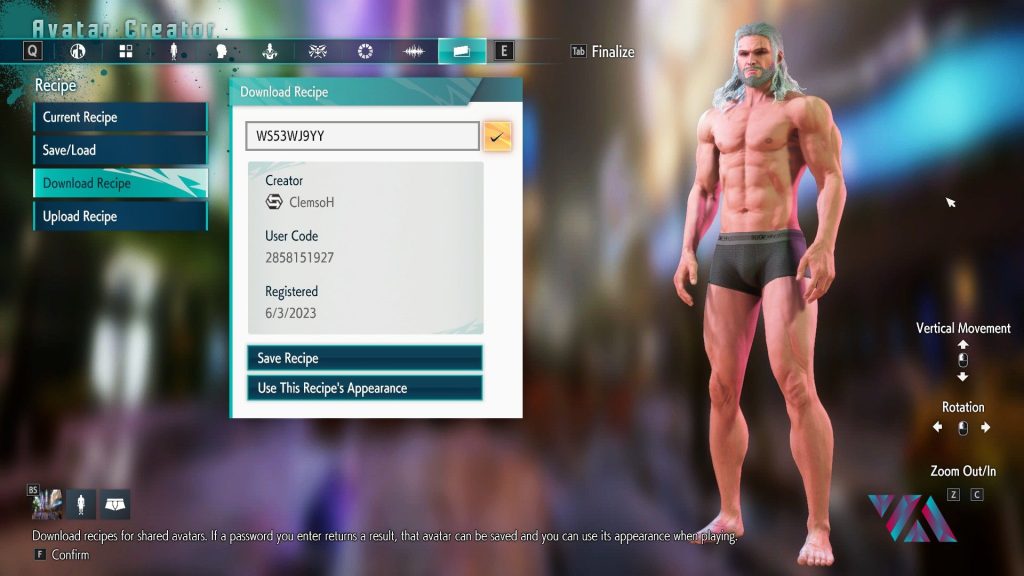Screen dimensions: 1024x576
Task: Select the Save/Load menu entry
Action: coord(120,150)
